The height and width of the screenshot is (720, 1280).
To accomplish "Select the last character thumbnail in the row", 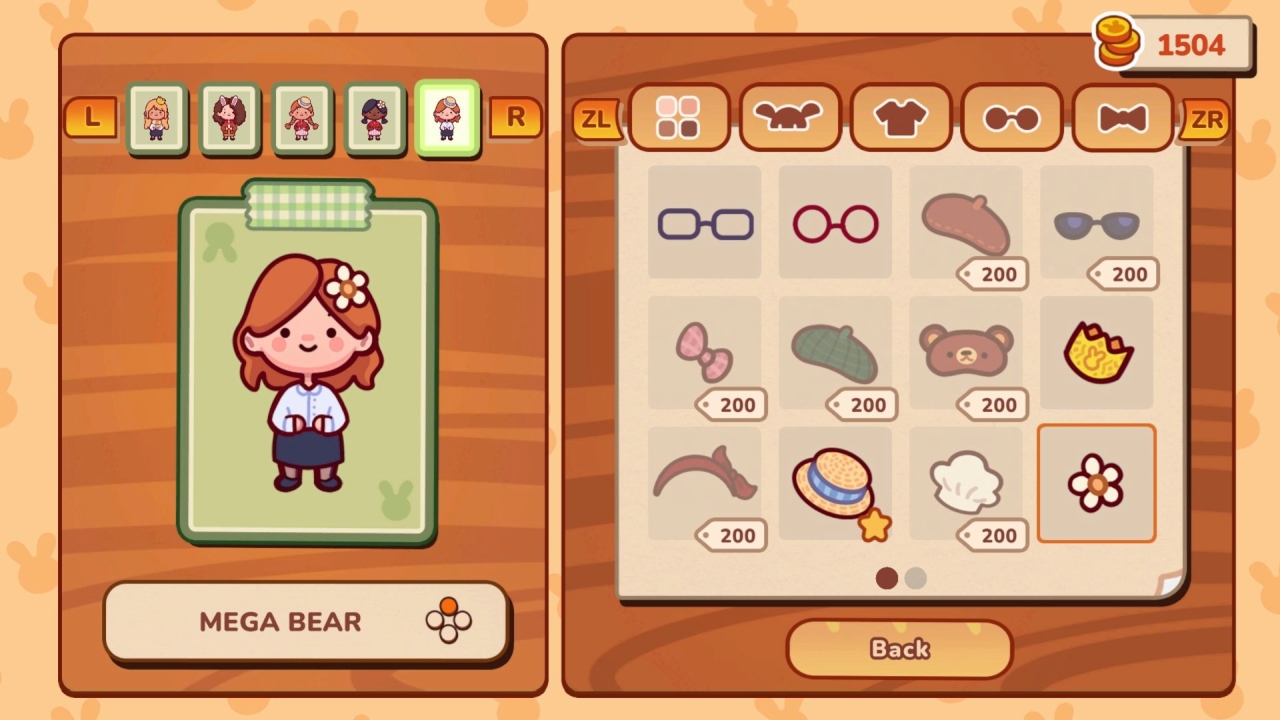I will [x=446, y=119].
